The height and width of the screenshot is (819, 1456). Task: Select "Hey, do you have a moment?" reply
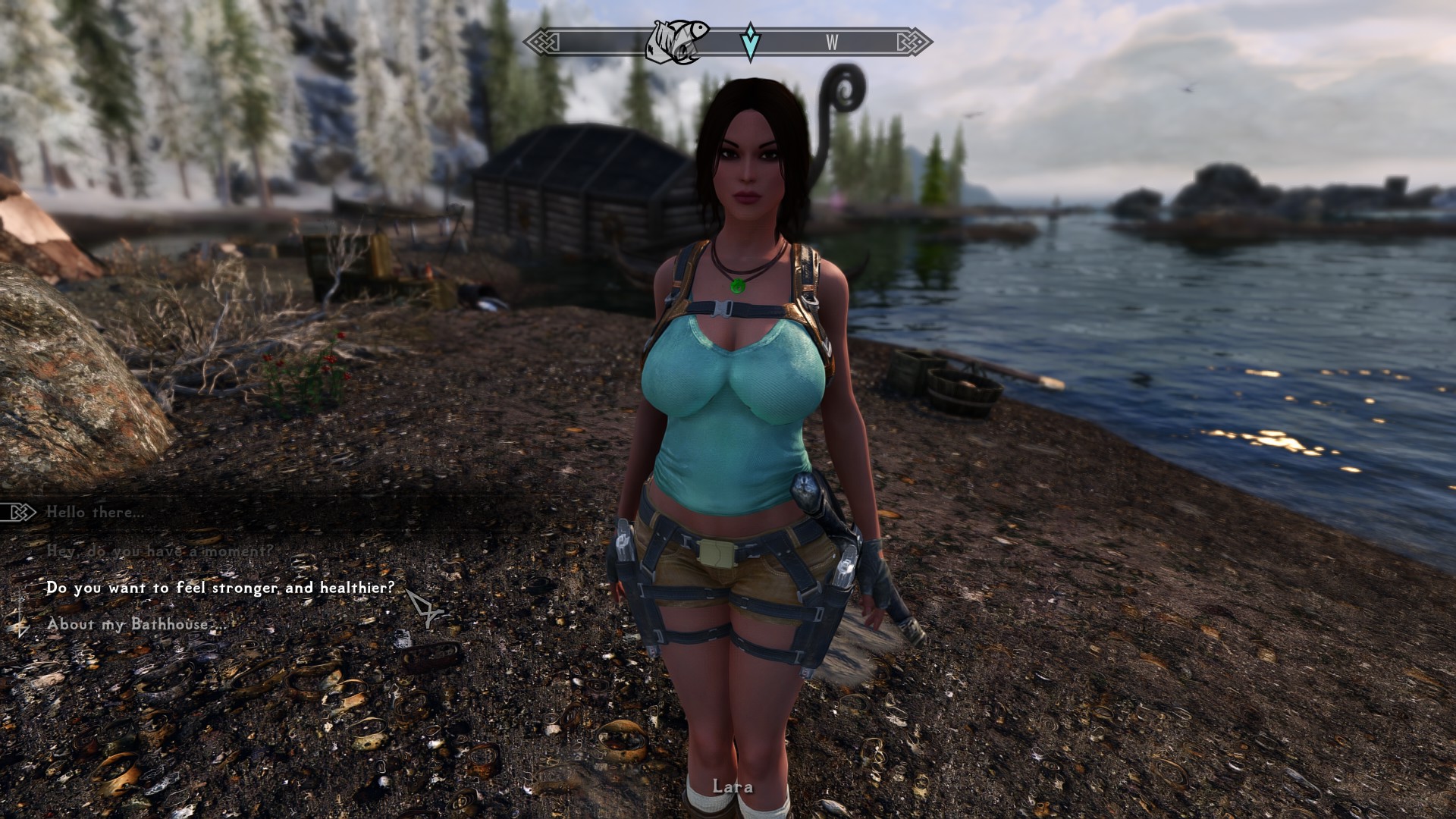(159, 551)
